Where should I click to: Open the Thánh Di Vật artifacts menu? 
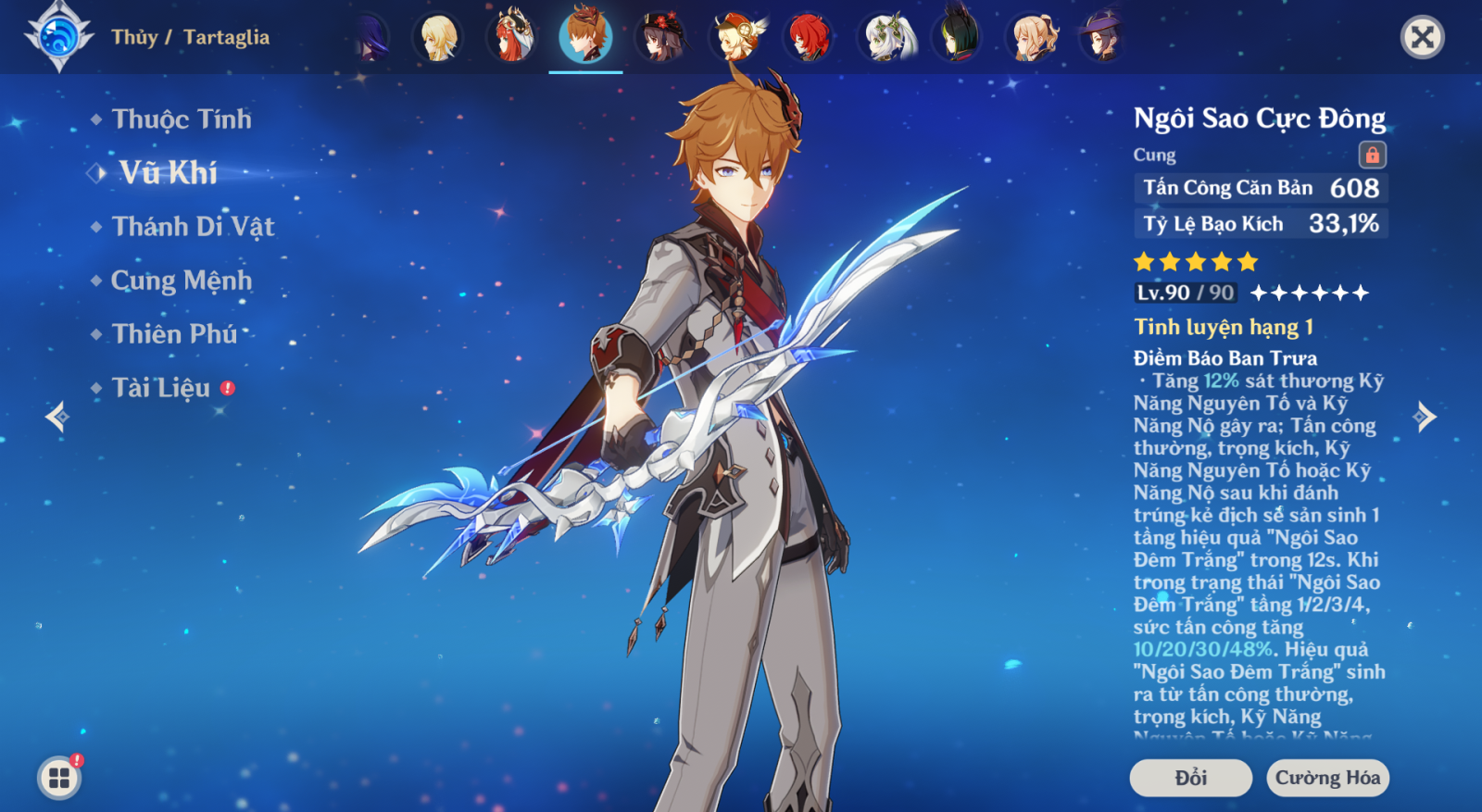pos(193,227)
